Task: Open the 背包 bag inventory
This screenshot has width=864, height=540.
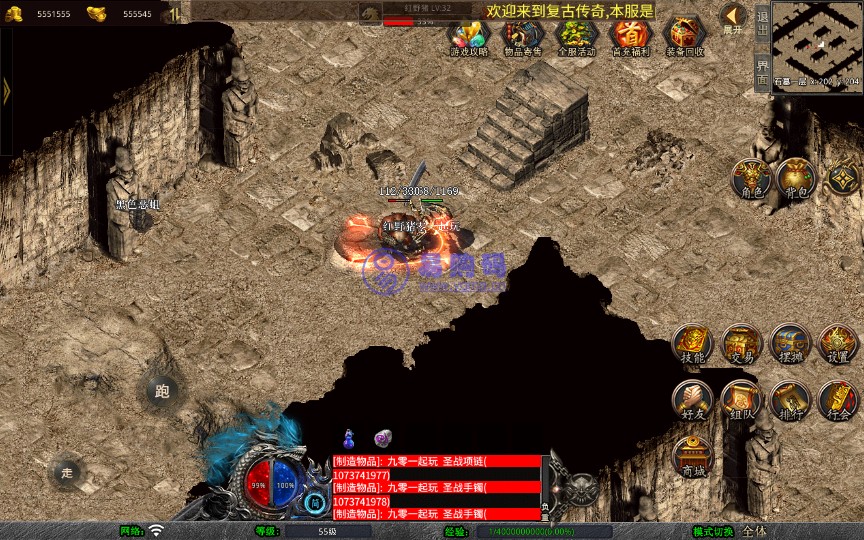Action: [796, 179]
